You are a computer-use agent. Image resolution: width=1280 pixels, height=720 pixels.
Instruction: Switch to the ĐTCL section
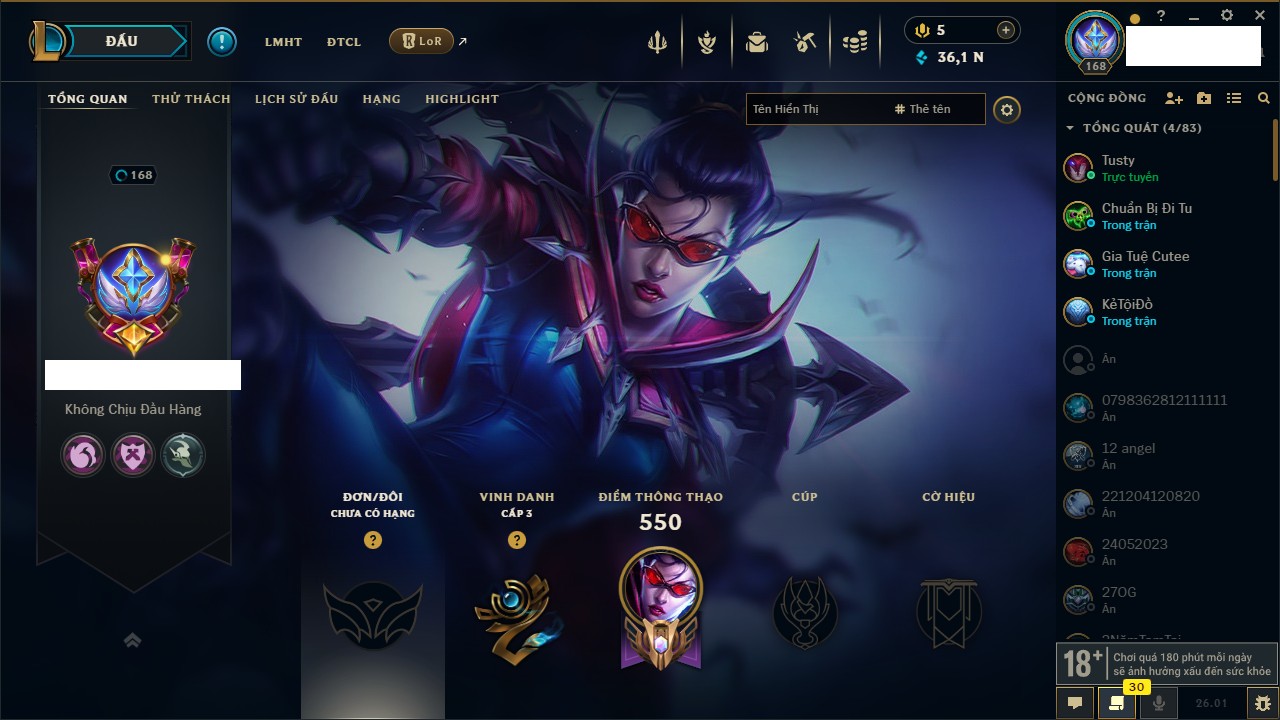pyautogui.click(x=343, y=42)
